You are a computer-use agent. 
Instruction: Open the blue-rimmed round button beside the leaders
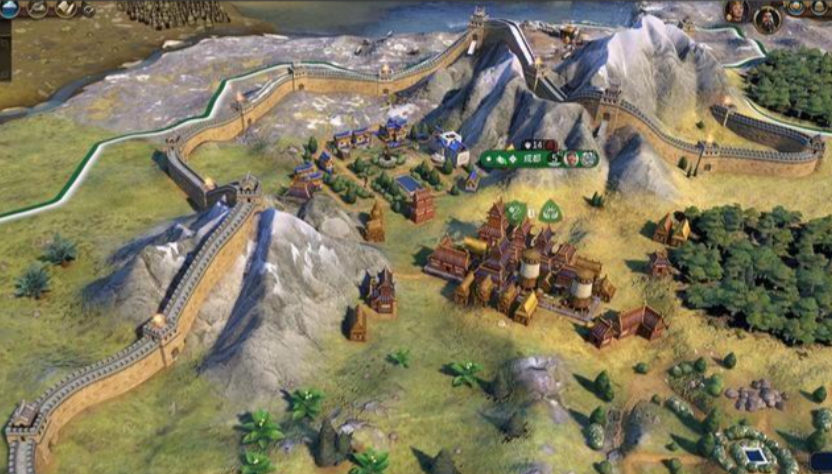click(x=796, y=9)
